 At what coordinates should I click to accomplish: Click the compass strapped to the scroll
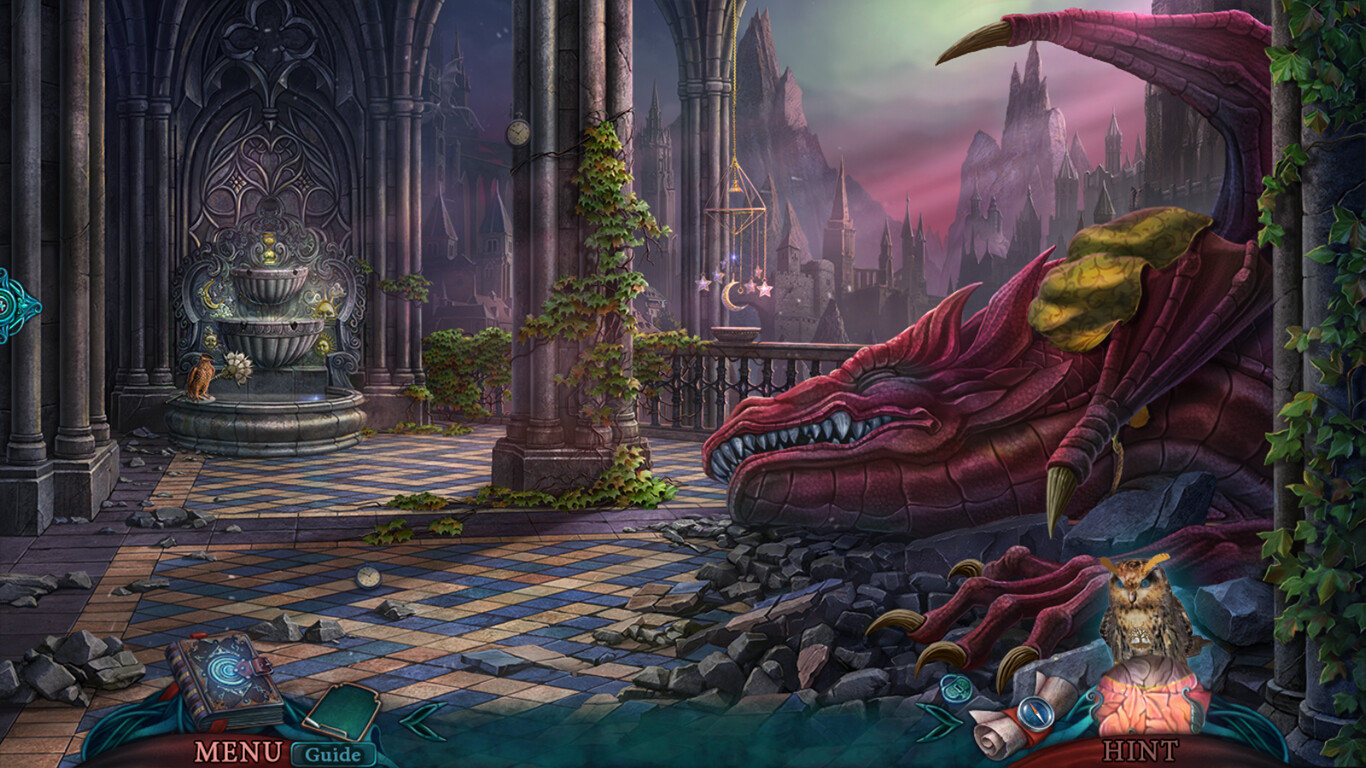pyautogui.click(x=1037, y=712)
